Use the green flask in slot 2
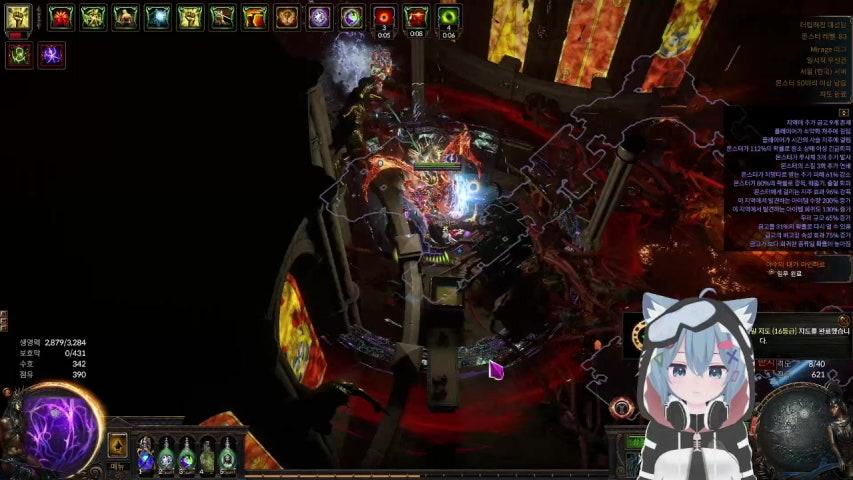The width and height of the screenshot is (853, 480). [166, 455]
